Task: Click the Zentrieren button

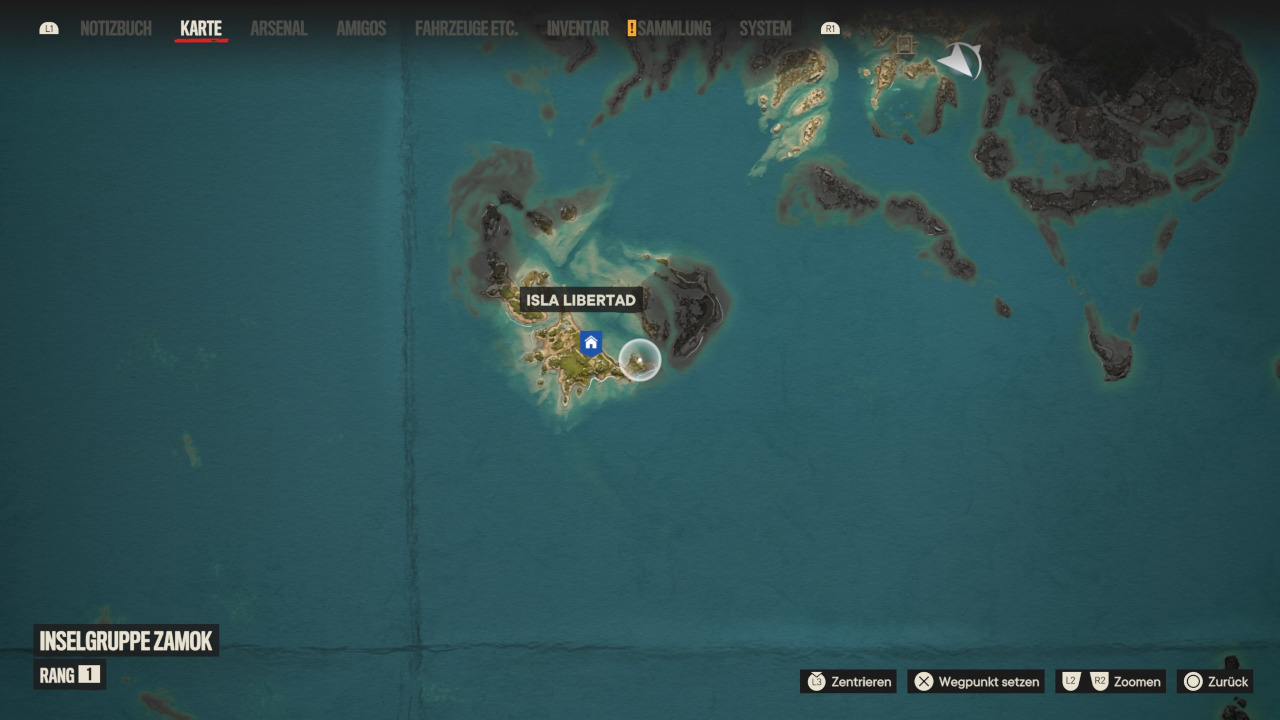Action: (849, 681)
